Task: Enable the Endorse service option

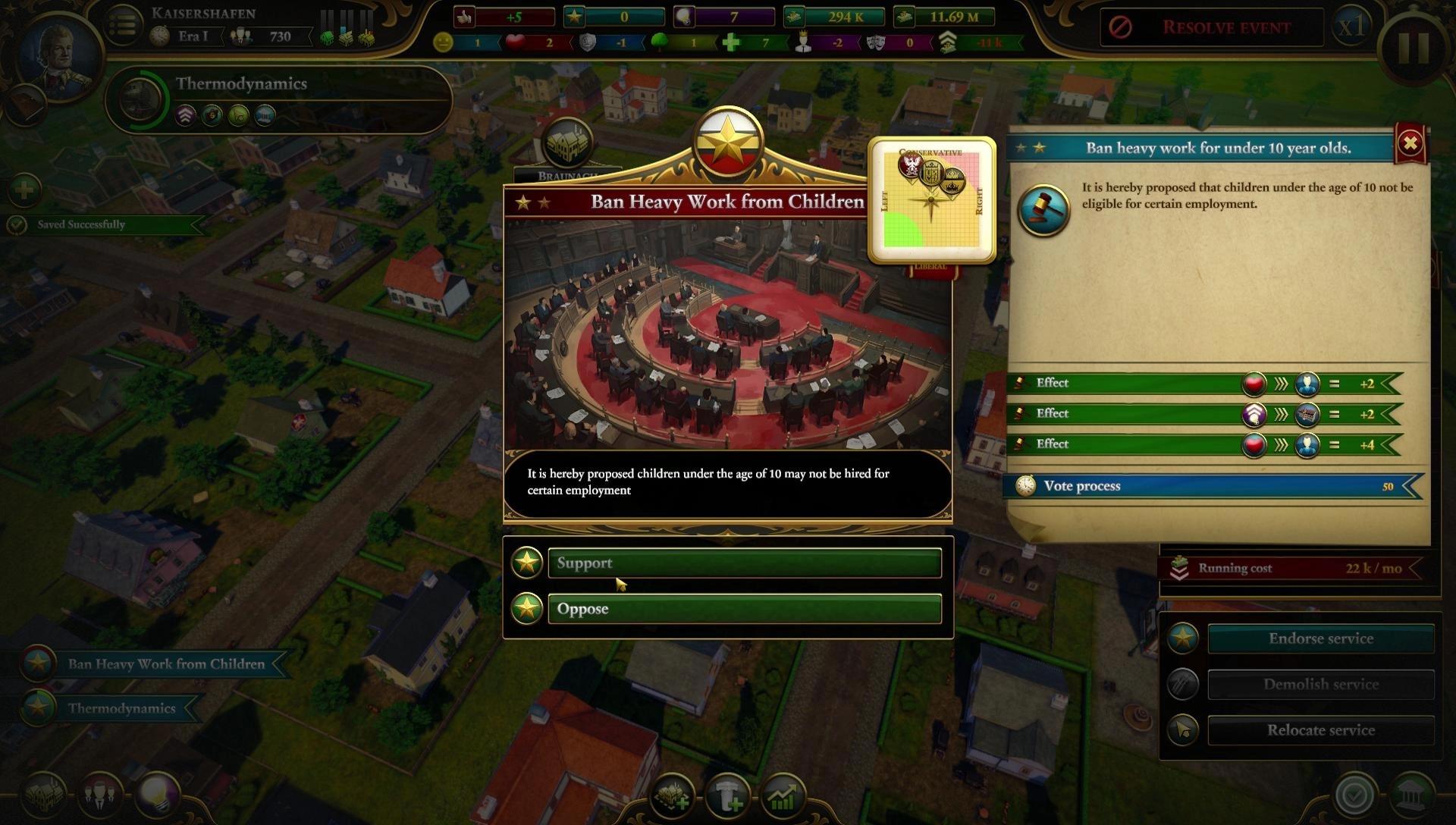Action: [1319, 638]
